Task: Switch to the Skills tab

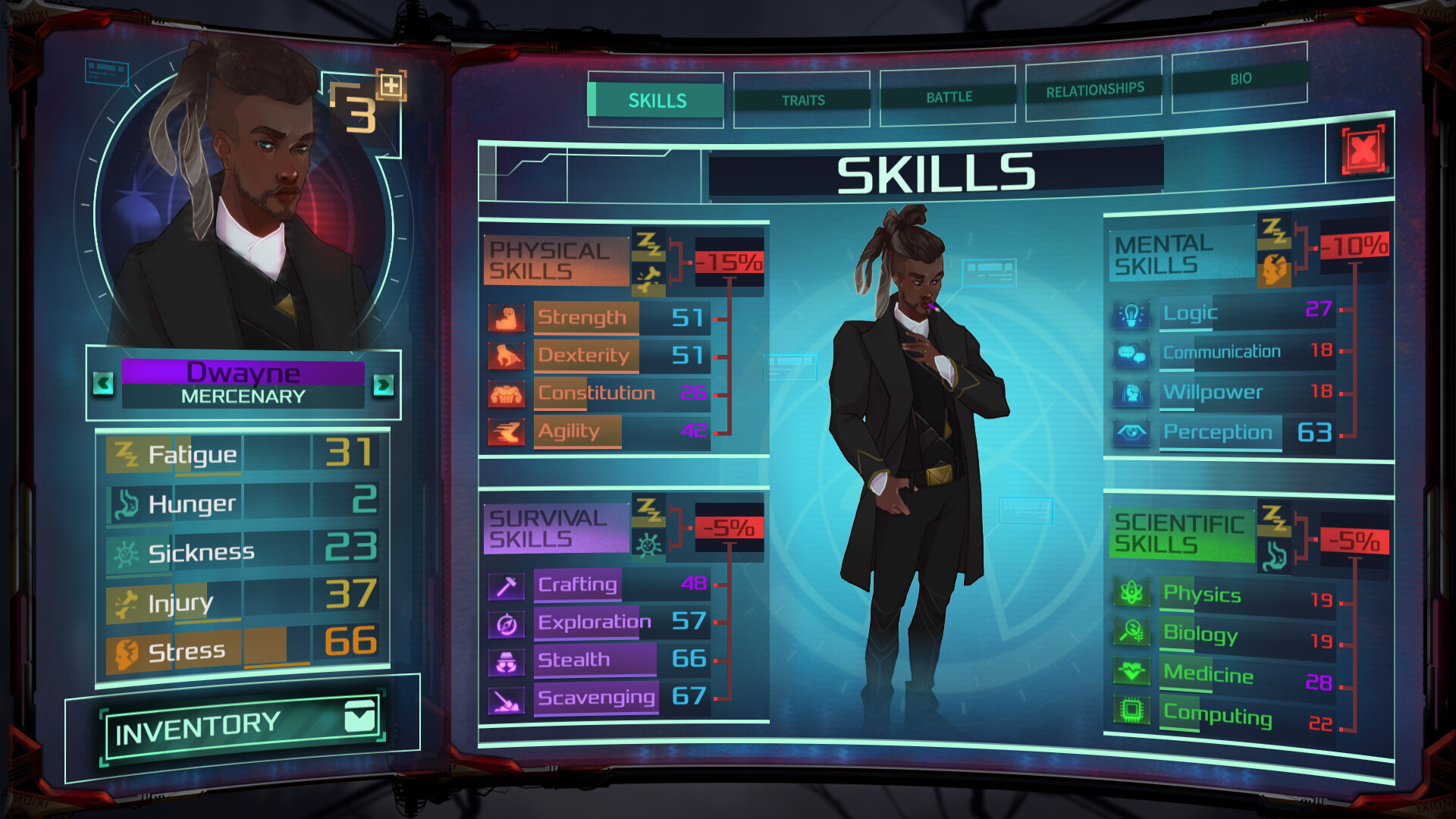Action: 656,100
